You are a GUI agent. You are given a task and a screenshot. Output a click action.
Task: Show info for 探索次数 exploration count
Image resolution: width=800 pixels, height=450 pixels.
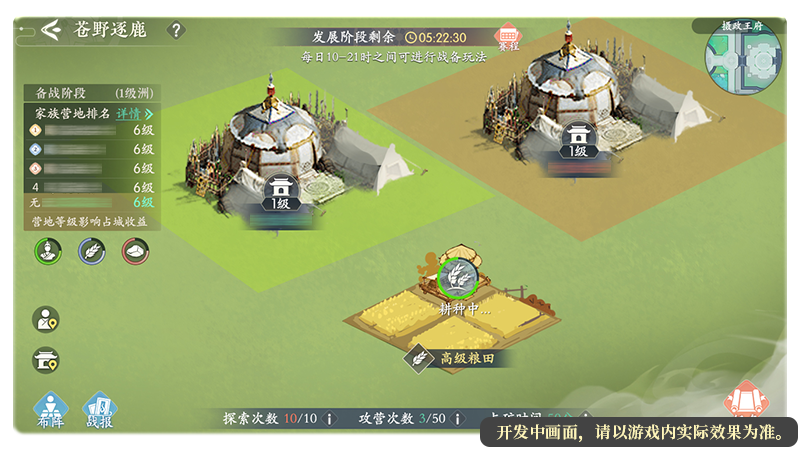[x=330, y=418]
